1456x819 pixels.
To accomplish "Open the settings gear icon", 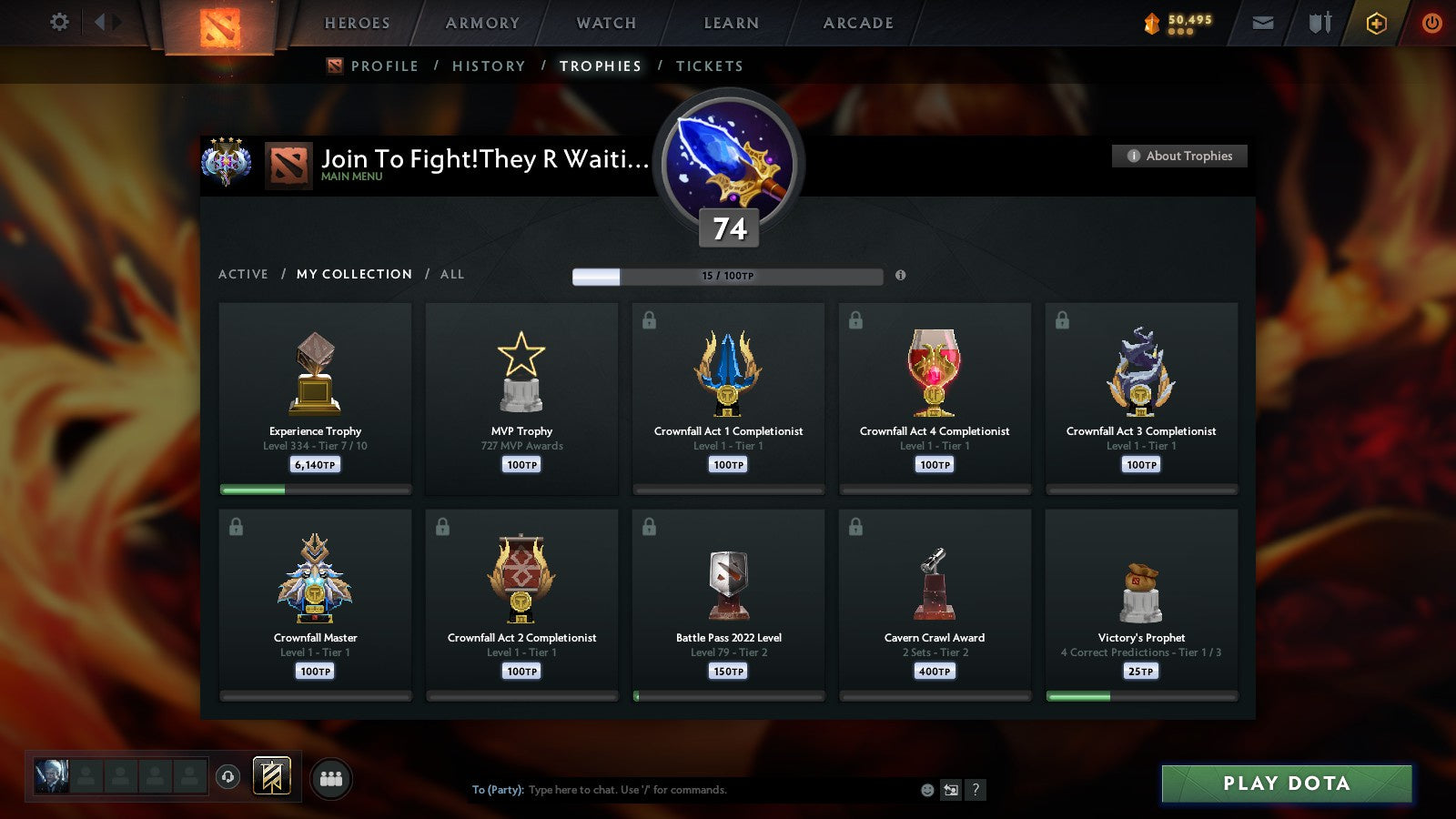I will point(58,22).
